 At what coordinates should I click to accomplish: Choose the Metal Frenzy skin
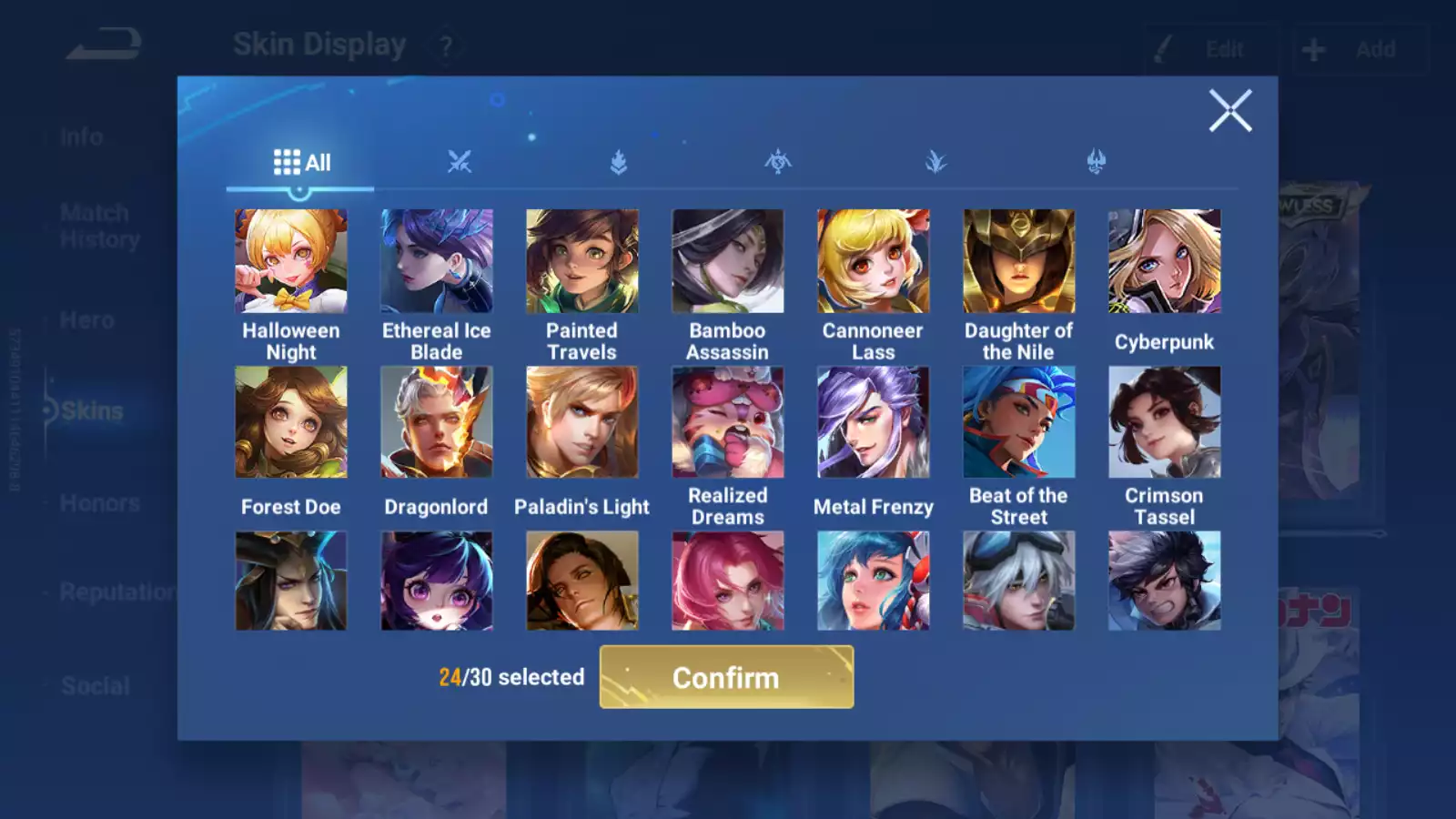tap(873, 422)
